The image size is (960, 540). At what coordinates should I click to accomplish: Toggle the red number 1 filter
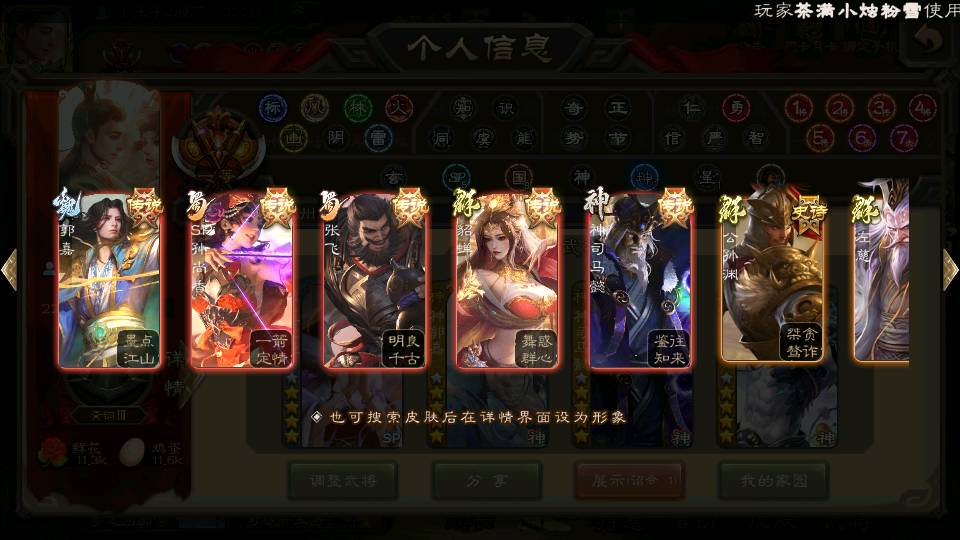pos(797,107)
